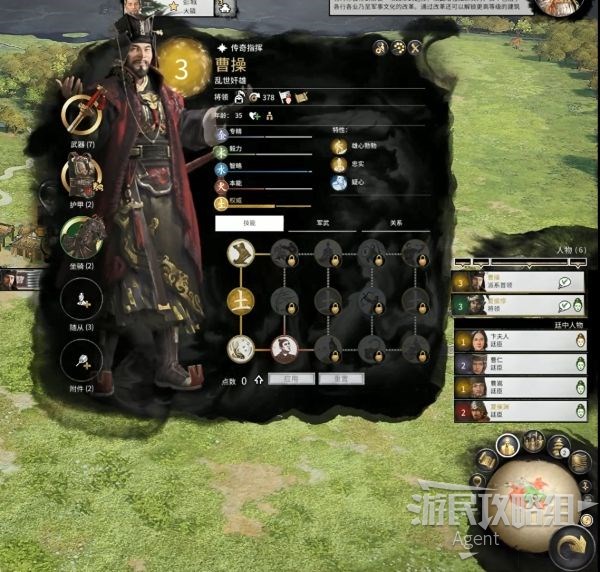
Task: Select the earth (土) element skill node
Action: pos(240,300)
